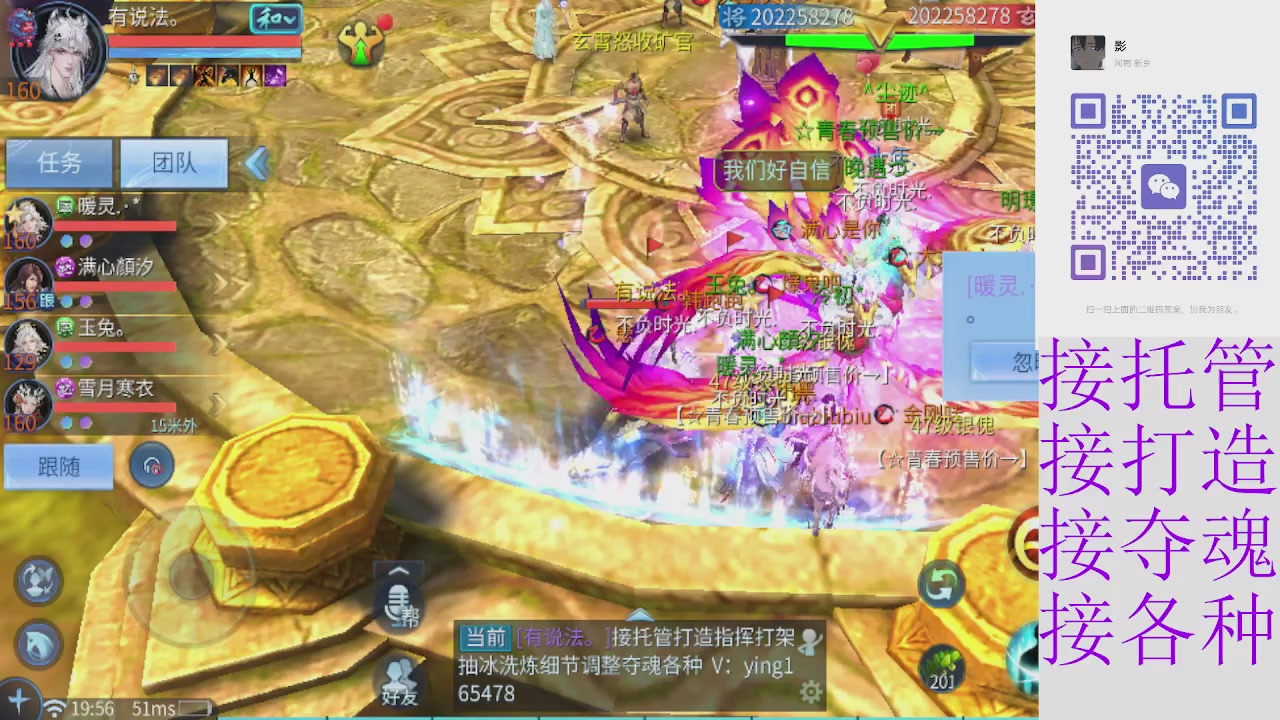Viewport: 1280px width, 720px height.
Task: Tap your character avatar in top-left corner
Action: click(x=55, y=50)
